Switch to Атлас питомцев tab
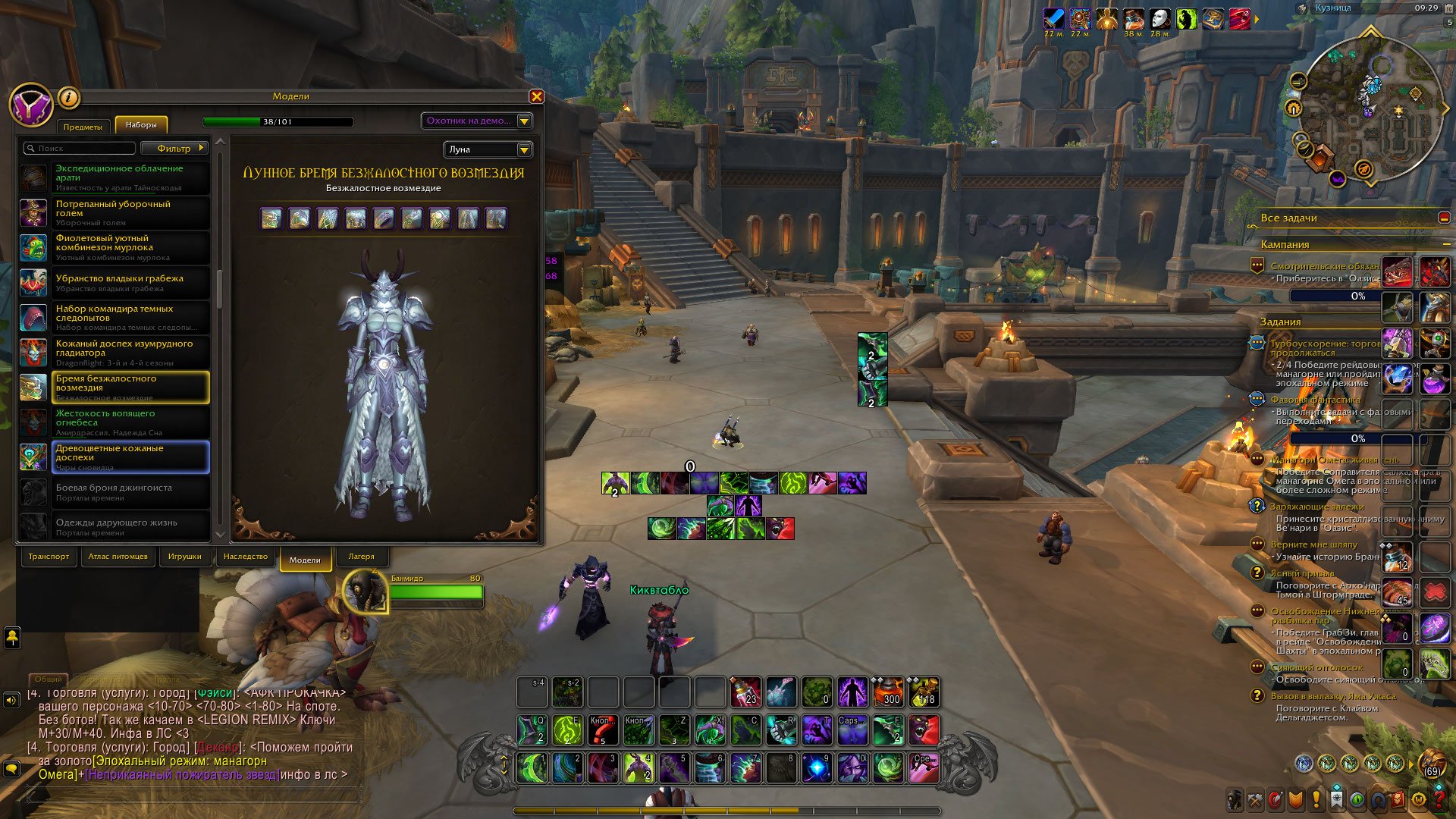 click(118, 557)
